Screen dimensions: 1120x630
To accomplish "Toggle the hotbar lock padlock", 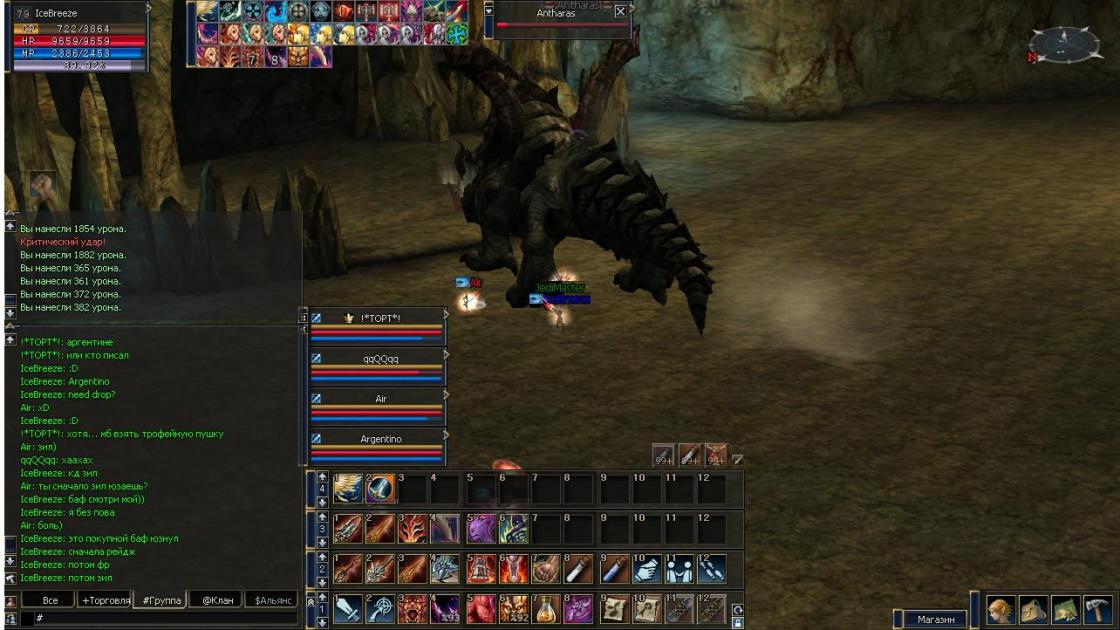I will [x=738, y=622].
